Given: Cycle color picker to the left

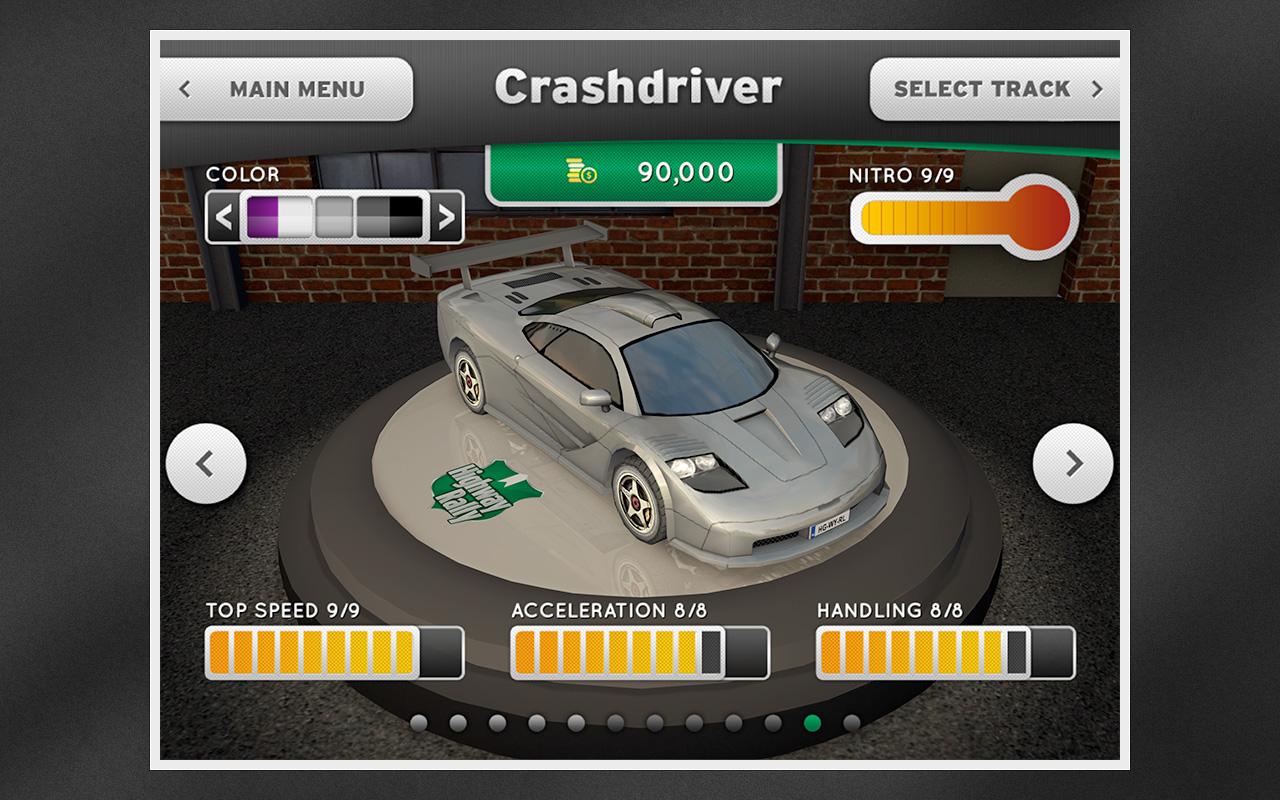Looking at the screenshot, I should (x=224, y=216).
